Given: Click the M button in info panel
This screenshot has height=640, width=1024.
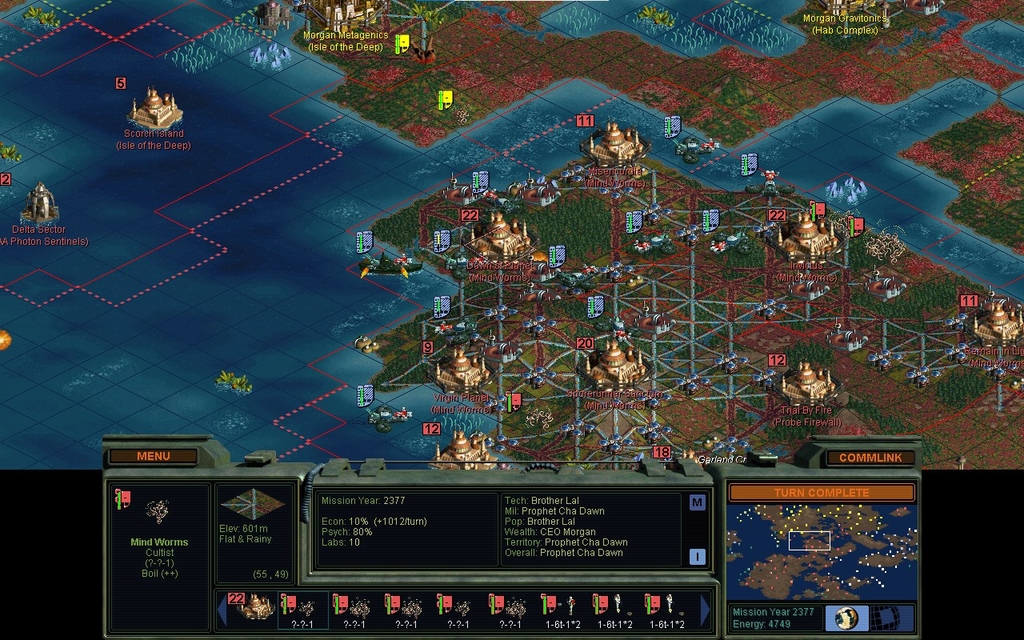Looking at the screenshot, I should (x=697, y=502).
